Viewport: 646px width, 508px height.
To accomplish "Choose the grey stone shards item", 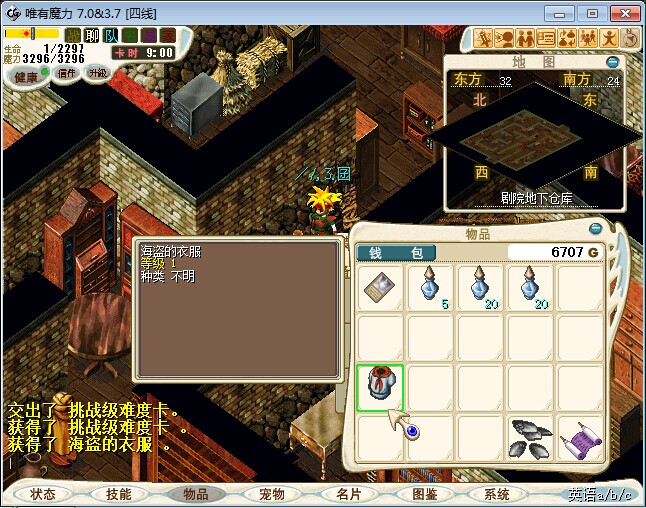I will (x=530, y=439).
